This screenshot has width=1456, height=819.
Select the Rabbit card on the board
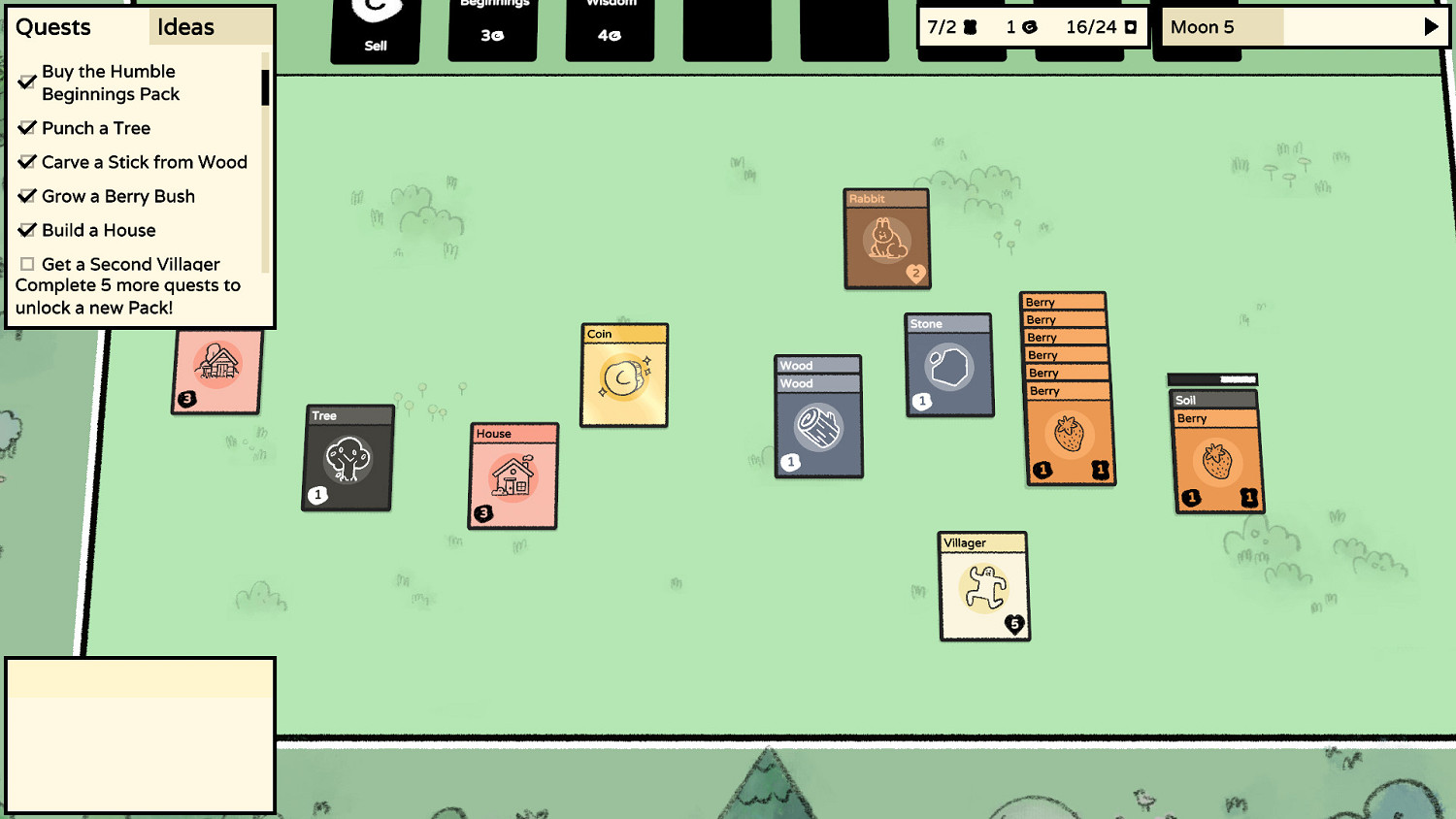click(x=885, y=239)
